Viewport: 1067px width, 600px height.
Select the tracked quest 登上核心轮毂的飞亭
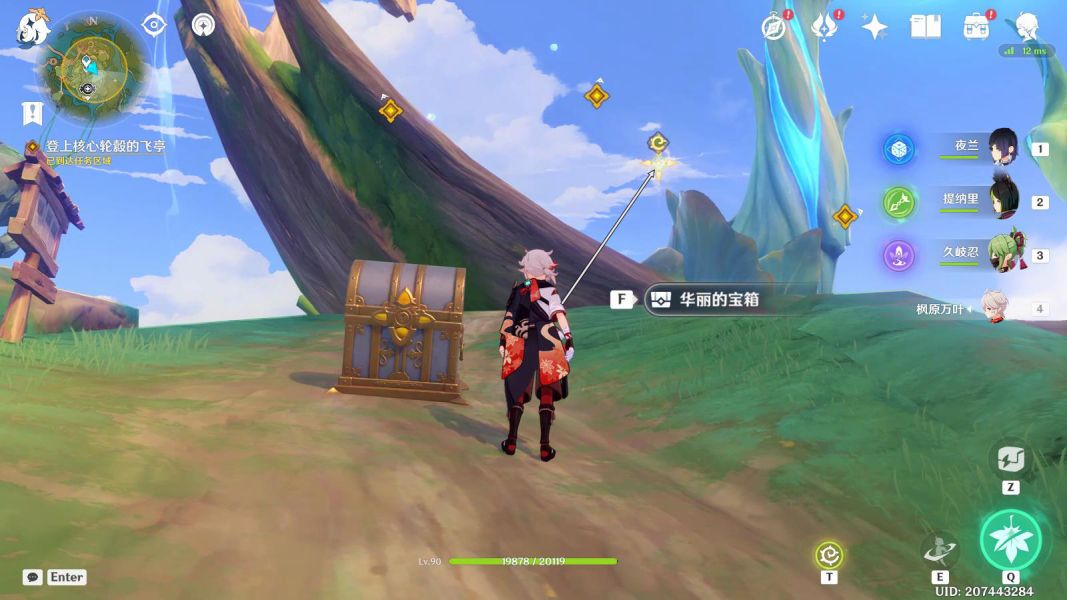tap(105, 146)
